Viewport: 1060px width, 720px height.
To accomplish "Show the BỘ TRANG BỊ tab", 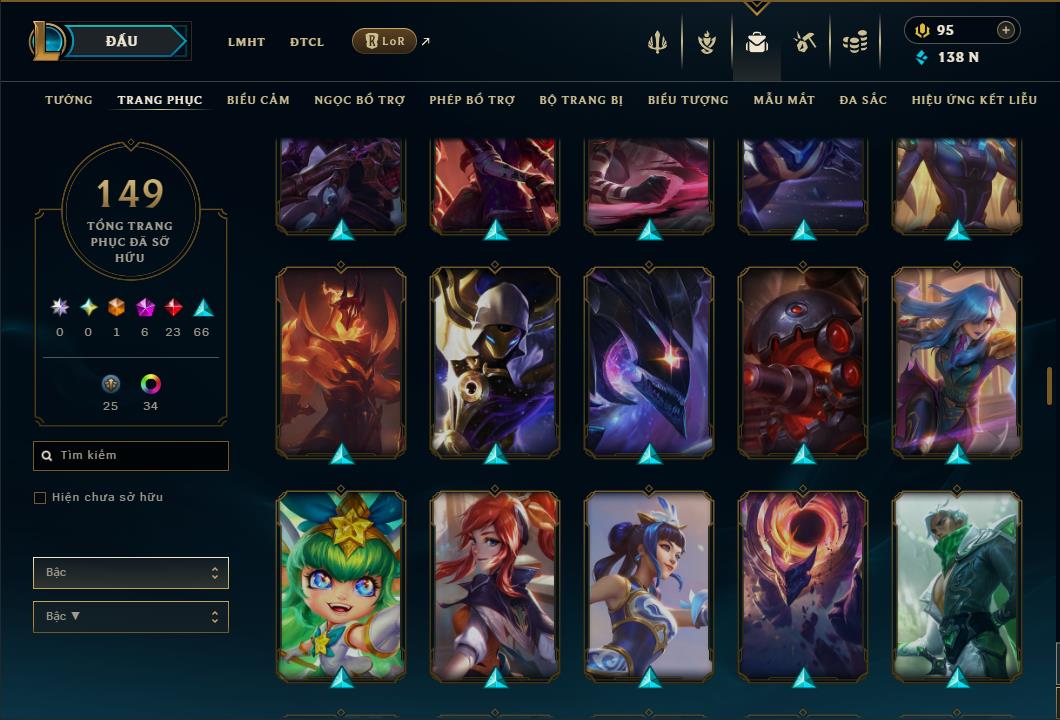I will tap(581, 100).
